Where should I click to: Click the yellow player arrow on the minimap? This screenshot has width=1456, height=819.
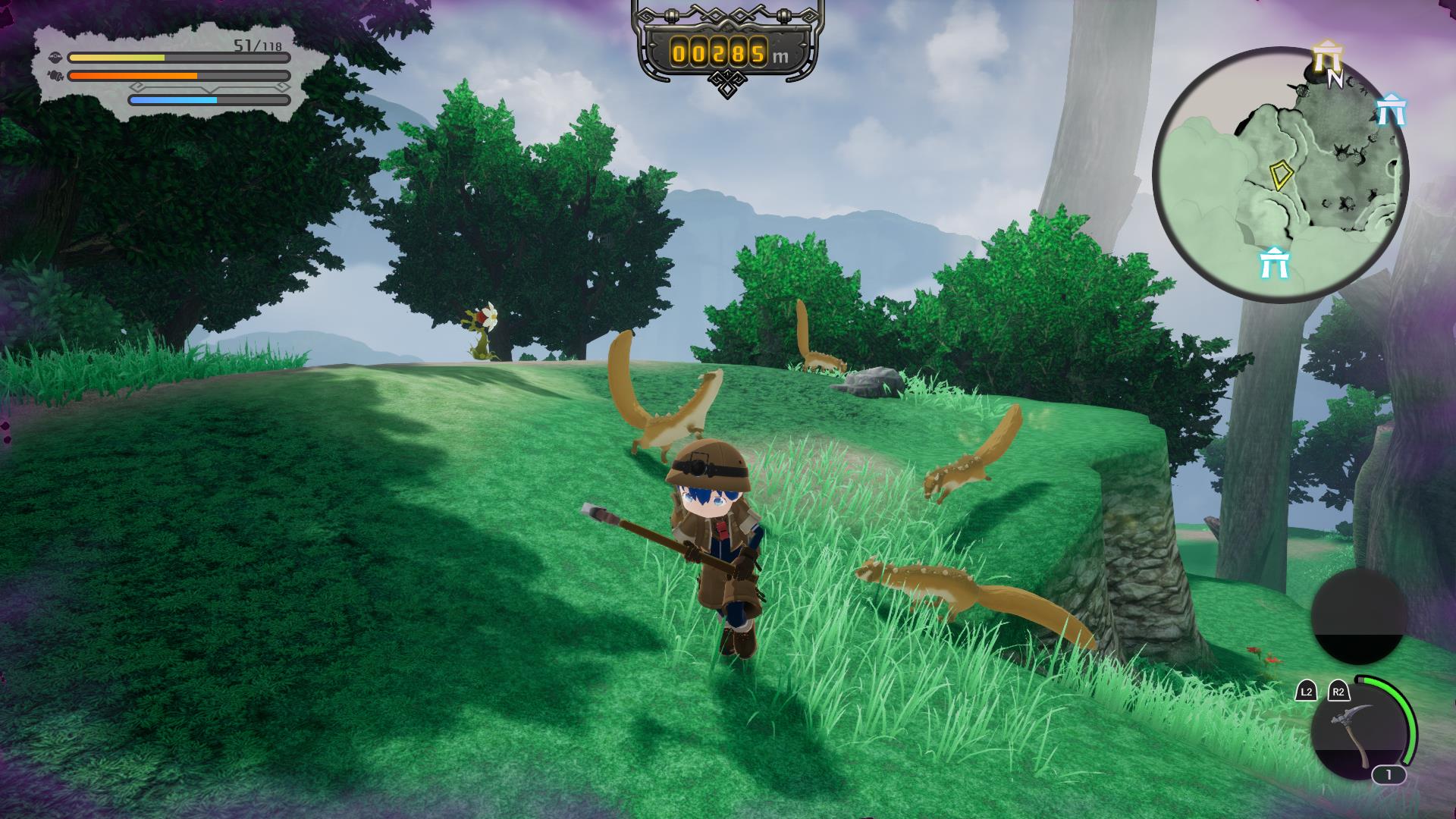[x=1282, y=174]
